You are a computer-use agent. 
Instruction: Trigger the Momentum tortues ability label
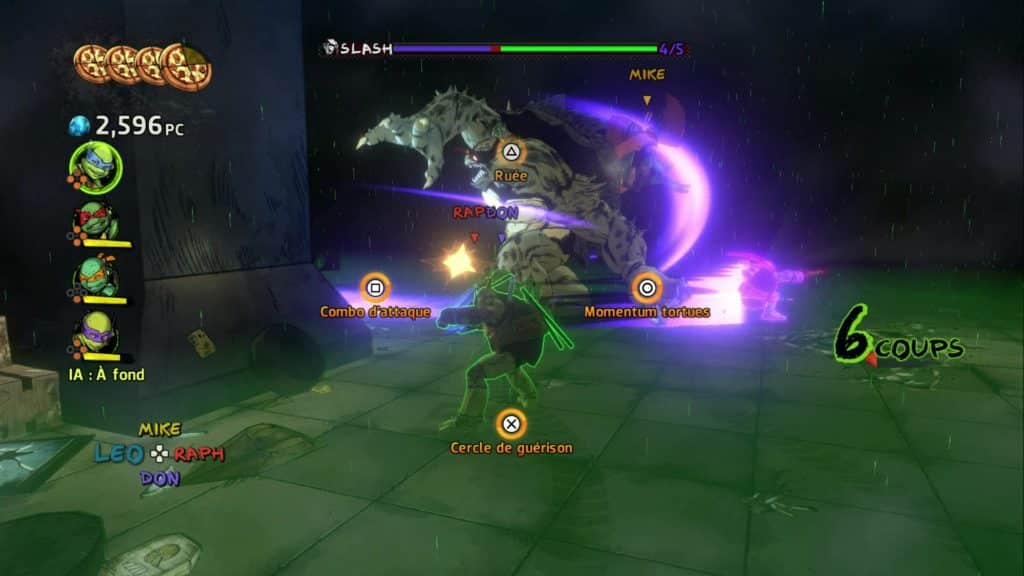(x=647, y=312)
